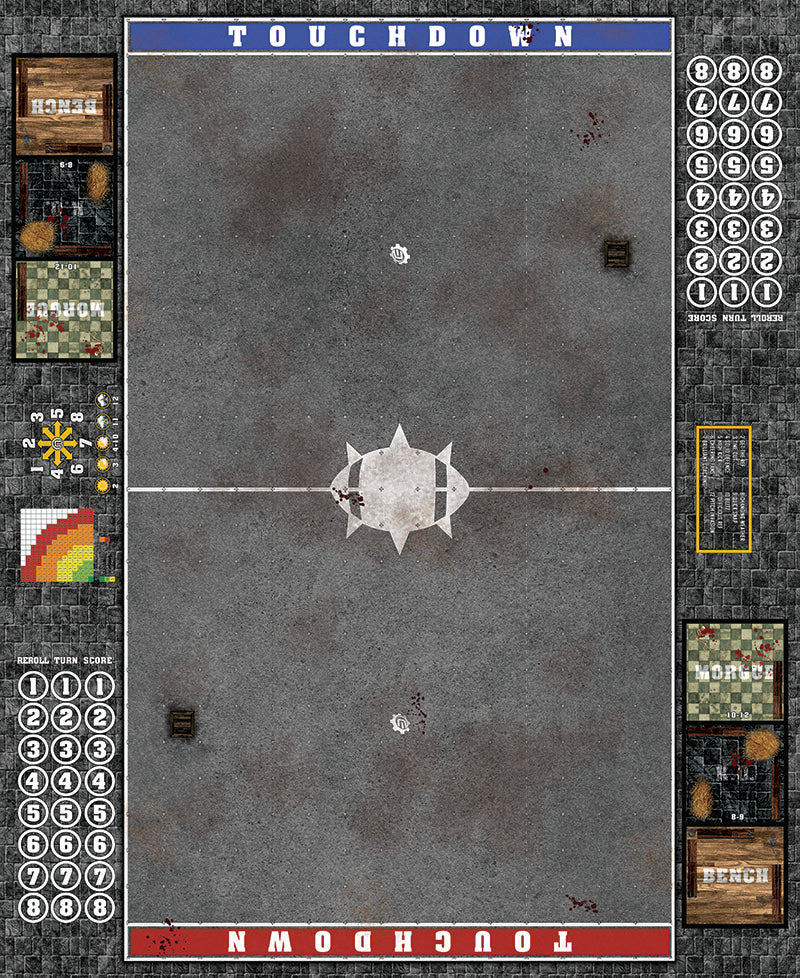Select the red Touchdown end zone
This screenshot has width=800, height=978.
coord(400,941)
